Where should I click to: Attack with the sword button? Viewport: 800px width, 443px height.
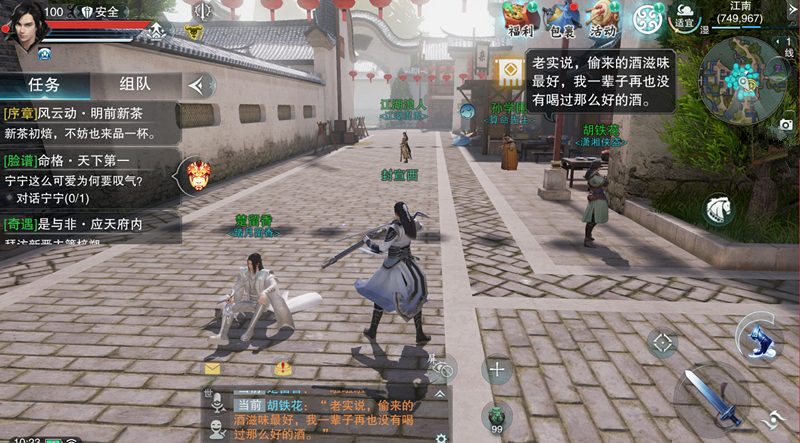[711, 395]
